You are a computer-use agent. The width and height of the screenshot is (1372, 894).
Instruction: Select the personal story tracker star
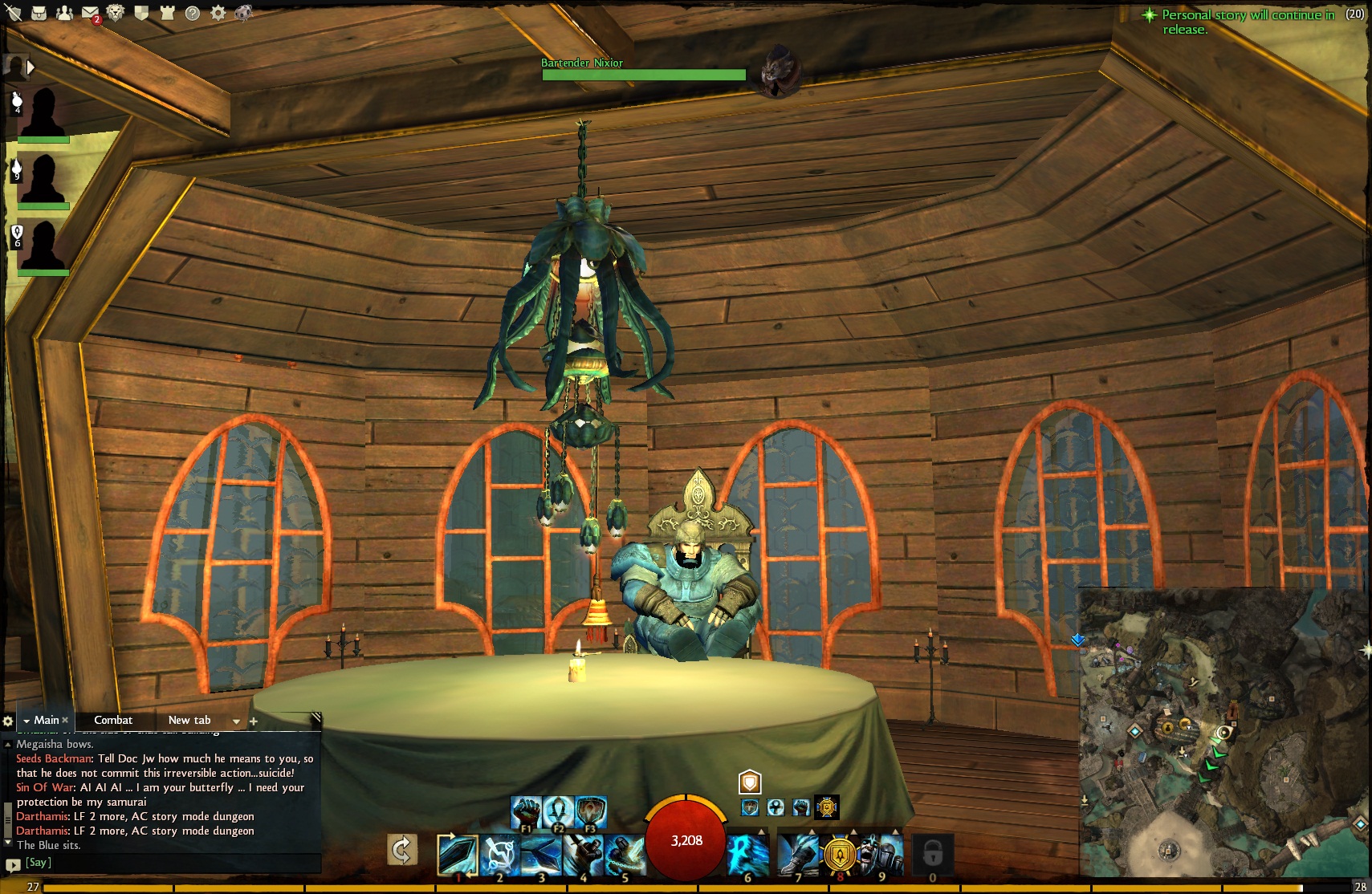(1150, 15)
